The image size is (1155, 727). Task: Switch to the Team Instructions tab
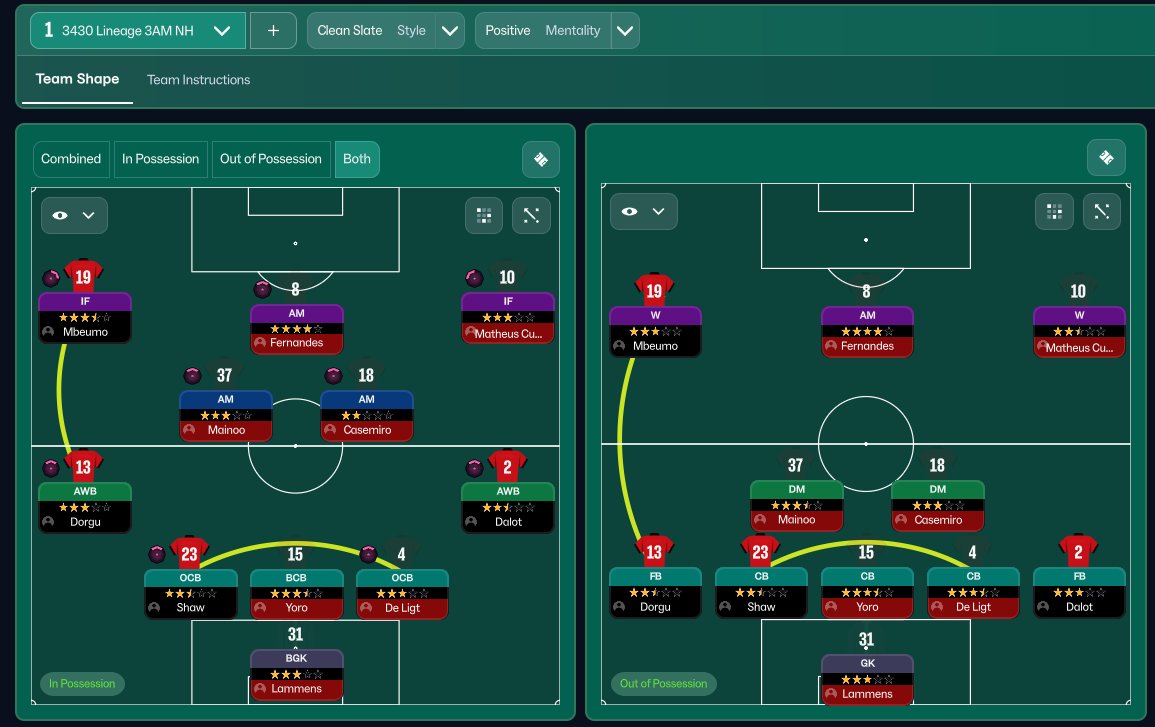pos(198,80)
